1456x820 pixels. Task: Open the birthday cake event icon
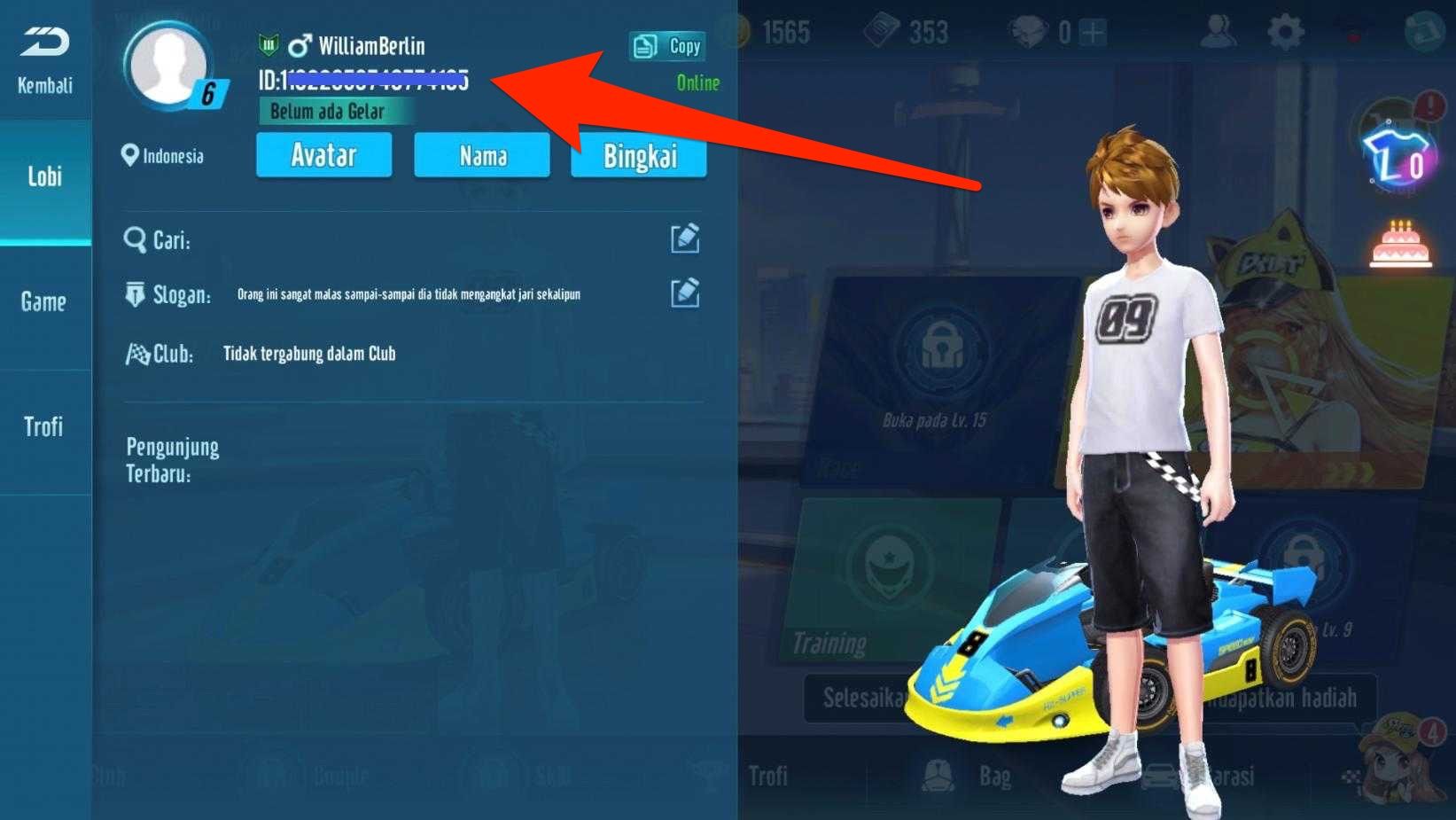[1400, 245]
